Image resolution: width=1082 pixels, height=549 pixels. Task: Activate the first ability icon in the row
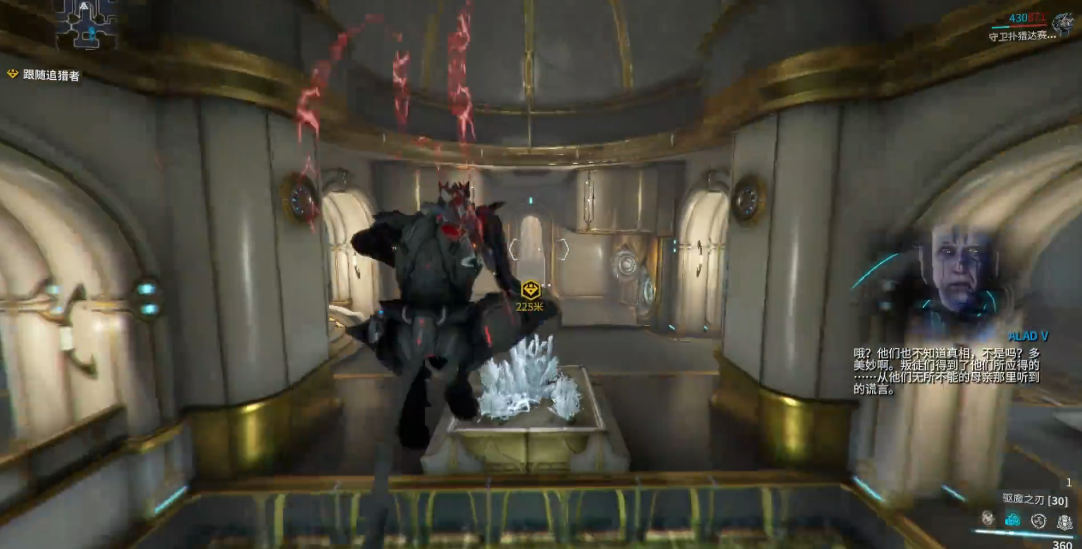pos(987,518)
